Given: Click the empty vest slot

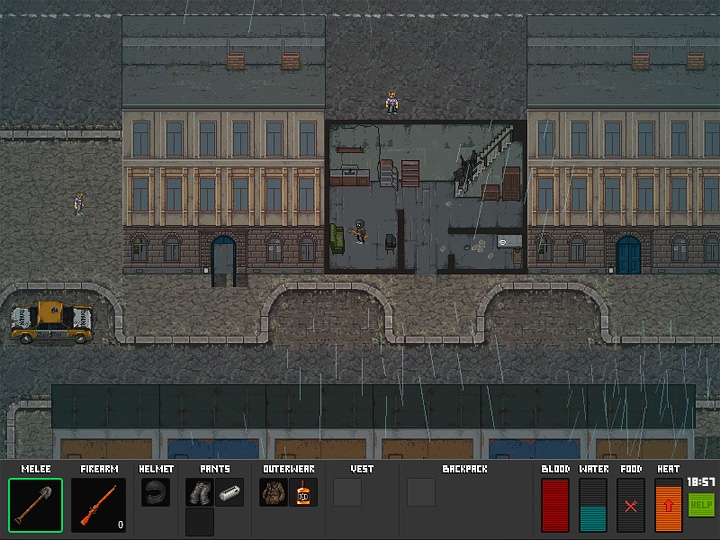Looking at the screenshot, I should pos(347,492).
